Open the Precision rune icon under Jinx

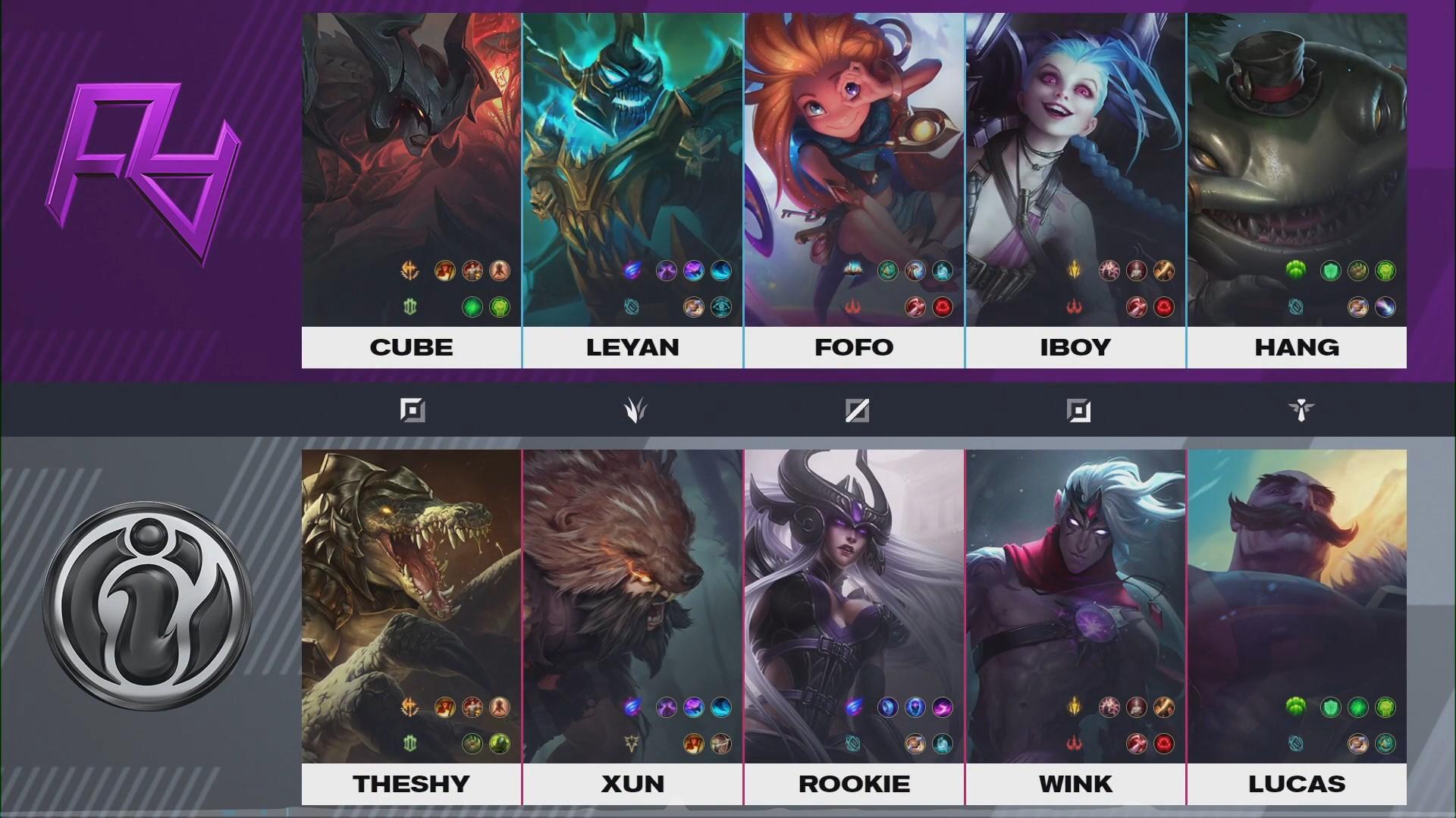click(1076, 271)
